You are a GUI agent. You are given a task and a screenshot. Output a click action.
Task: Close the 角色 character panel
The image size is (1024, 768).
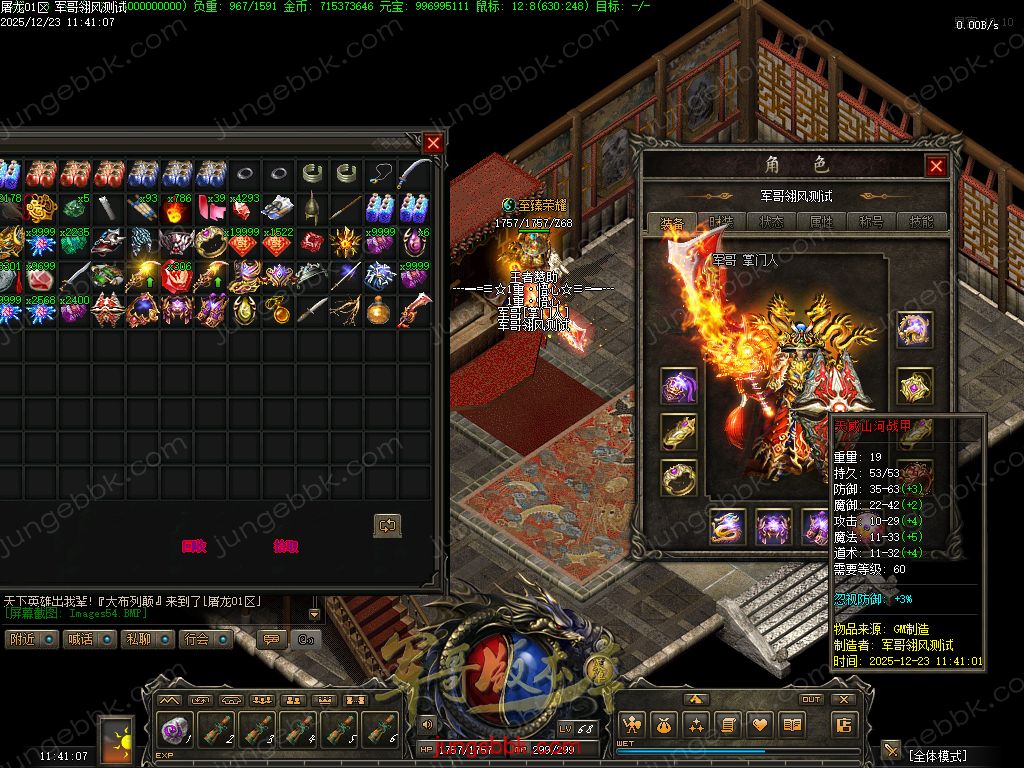click(936, 166)
